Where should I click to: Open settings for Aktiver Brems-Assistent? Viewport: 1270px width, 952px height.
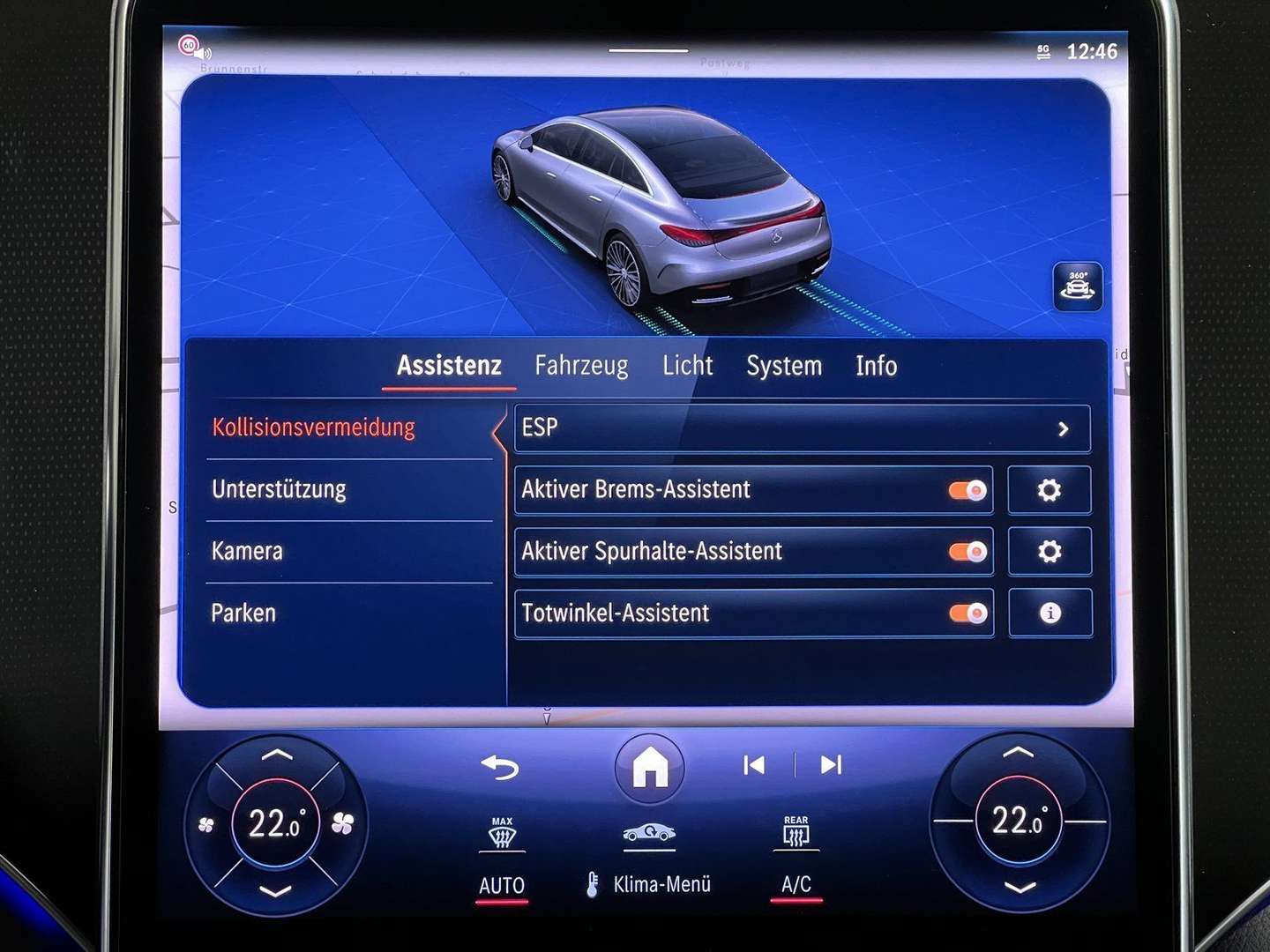click(x=1050, y=490)
